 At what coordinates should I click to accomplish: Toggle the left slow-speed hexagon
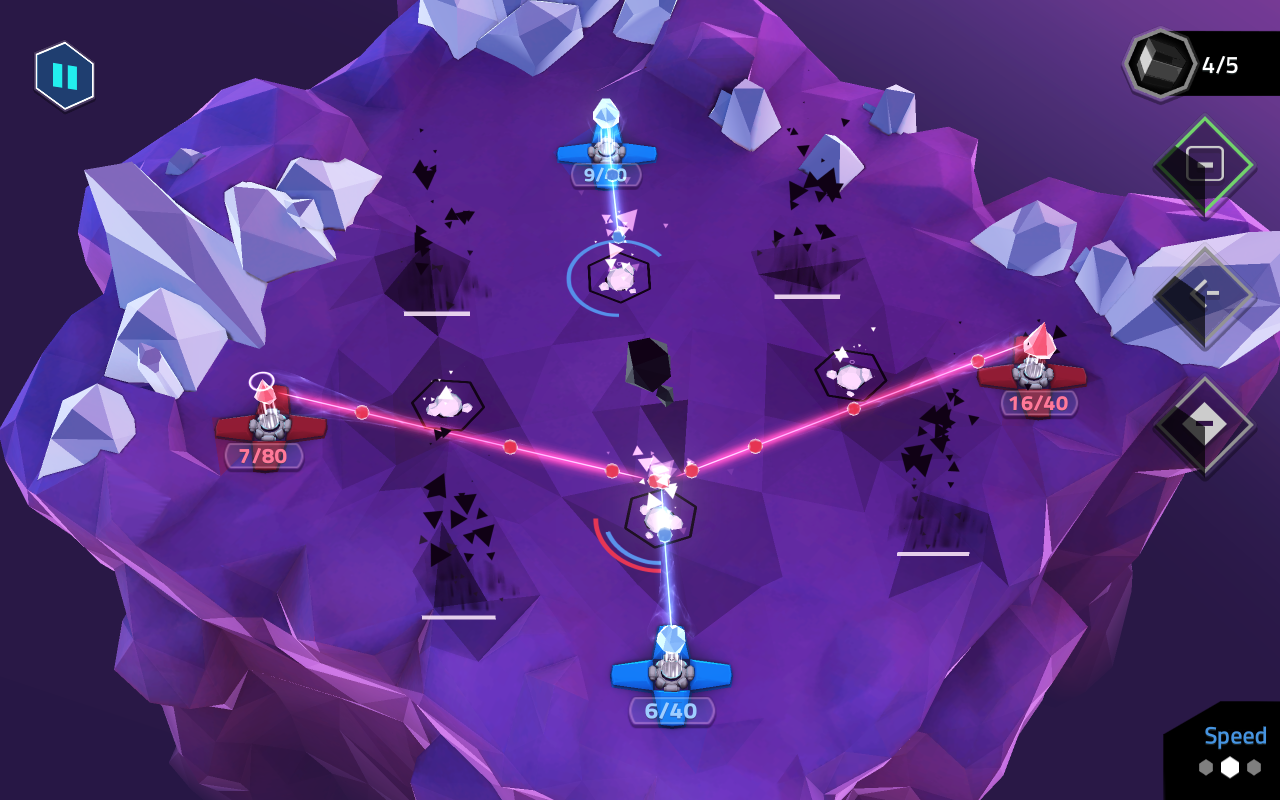point(1206,767)
